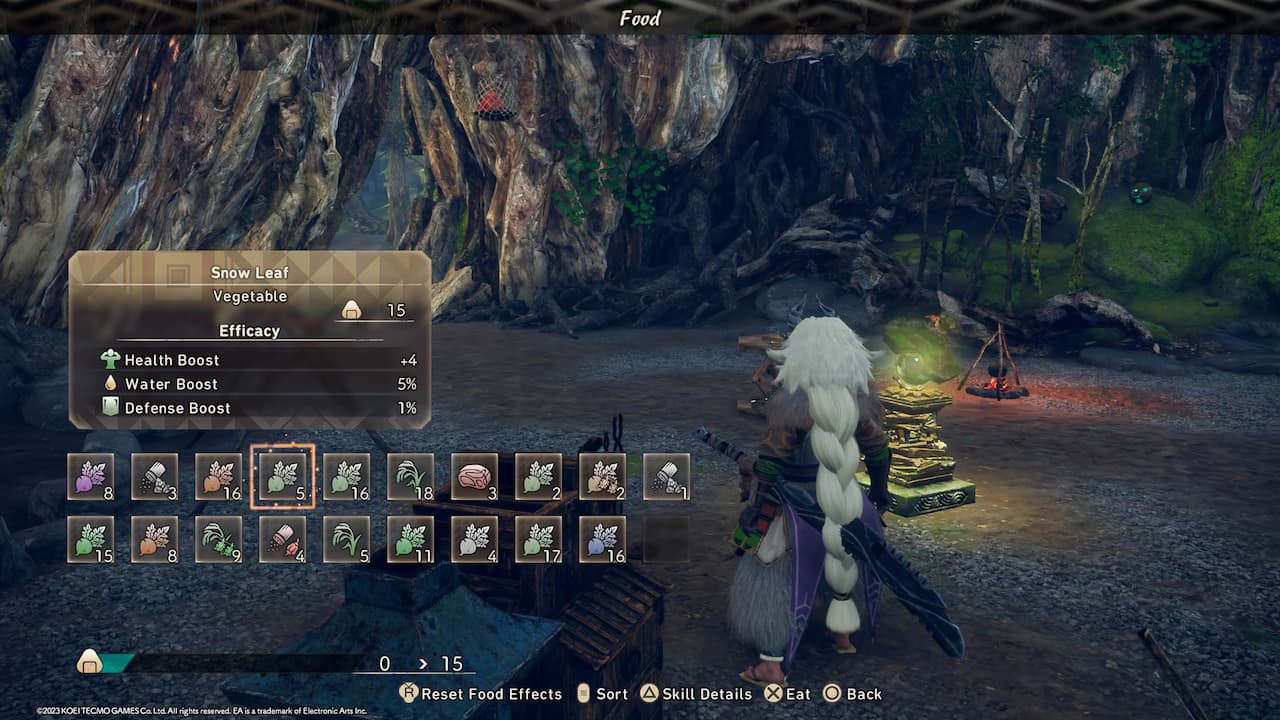Viewport: 1280px width, 720px height.
Task: Choose the blue vegetable stack of 16
Action: [603, 539]
